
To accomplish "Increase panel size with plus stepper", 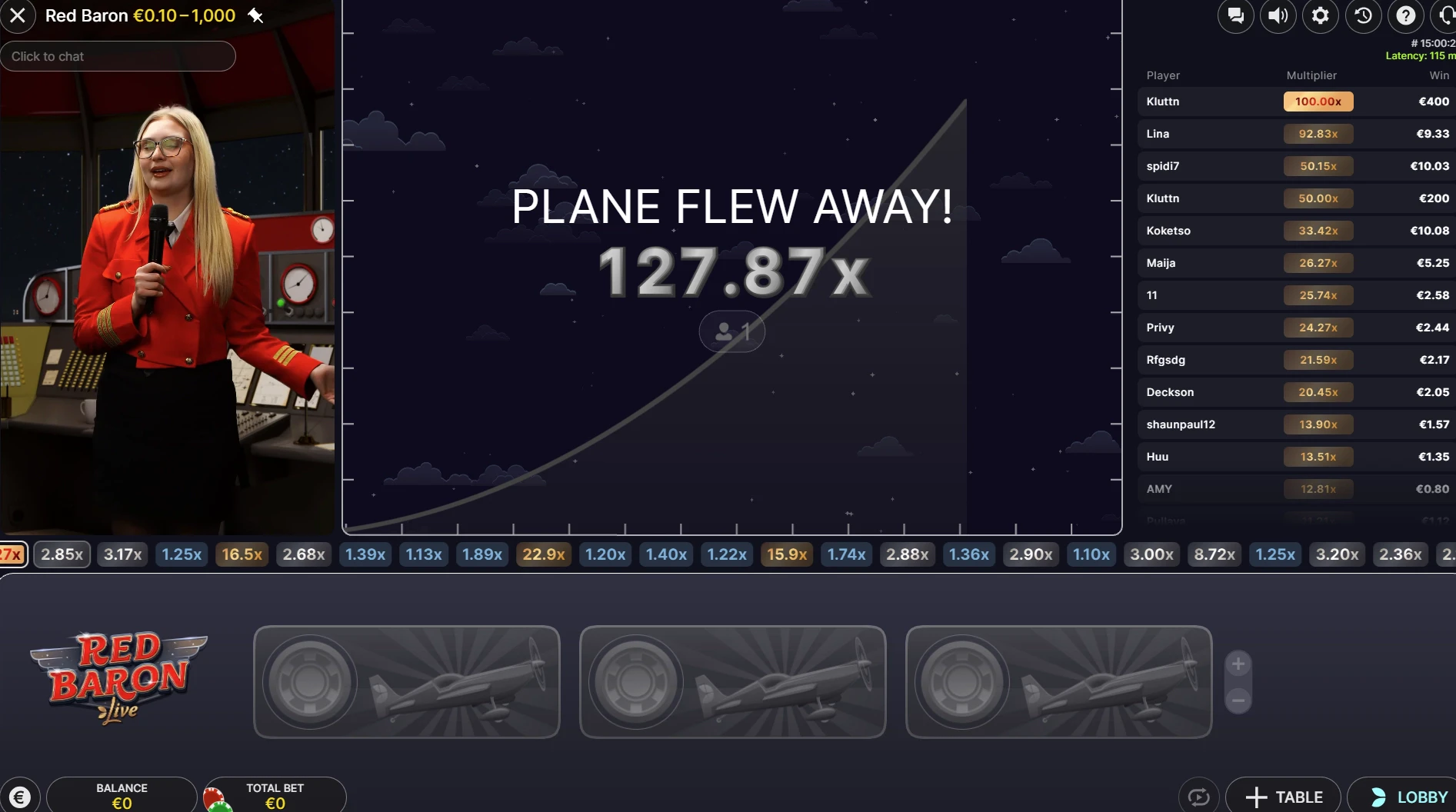I will 1238,664.
